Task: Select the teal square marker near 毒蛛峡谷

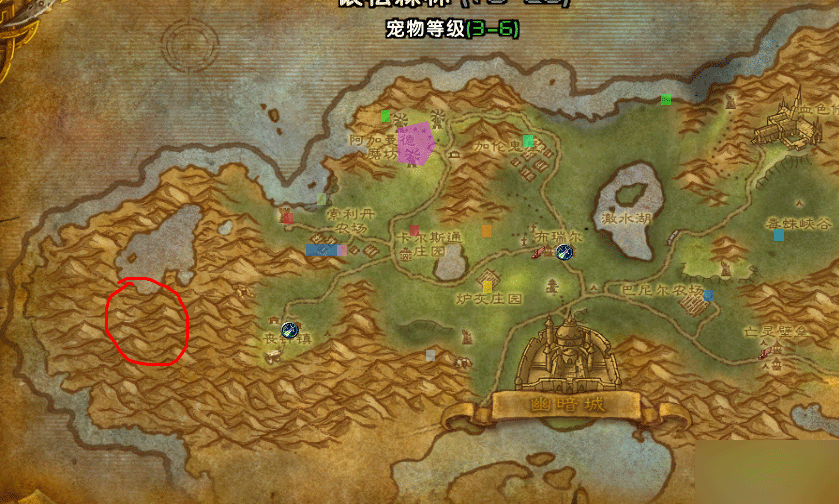Action: click(778, 235)
